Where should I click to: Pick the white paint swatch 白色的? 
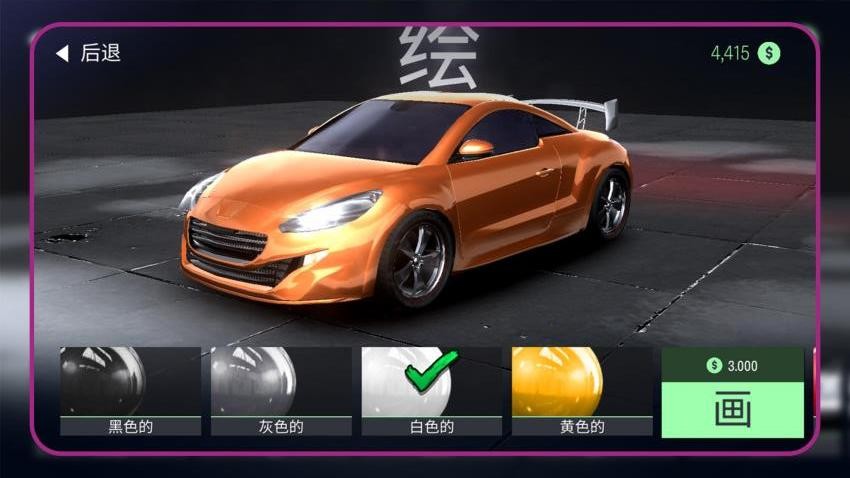click(x=431, y=391)
